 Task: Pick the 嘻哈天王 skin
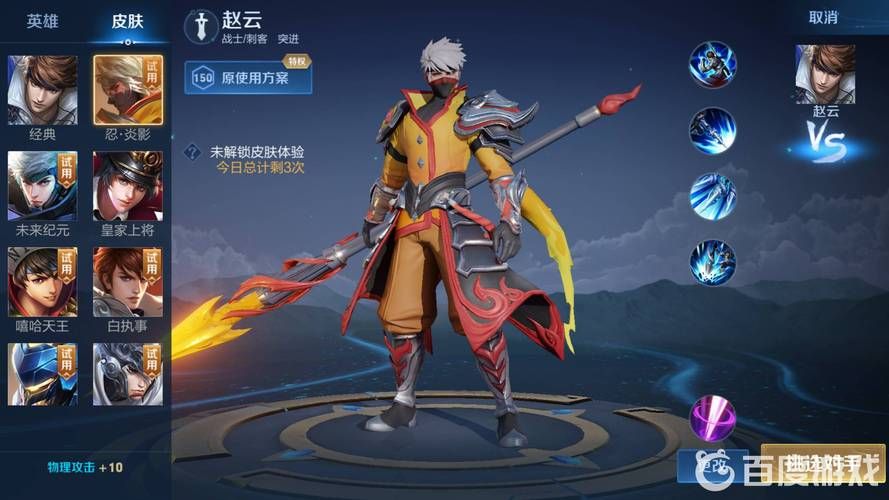42,282
